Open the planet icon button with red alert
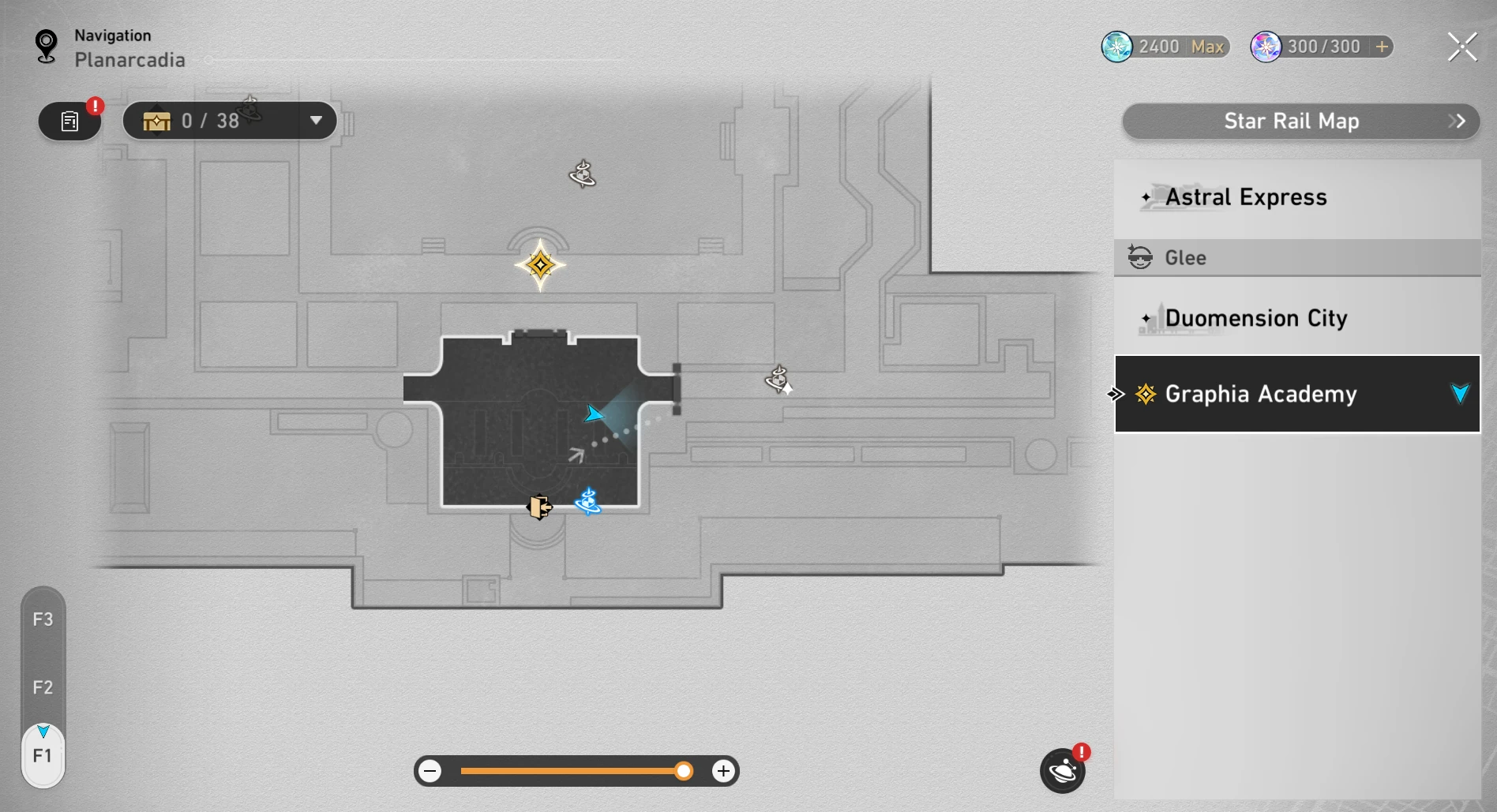 click(1062, 771)
